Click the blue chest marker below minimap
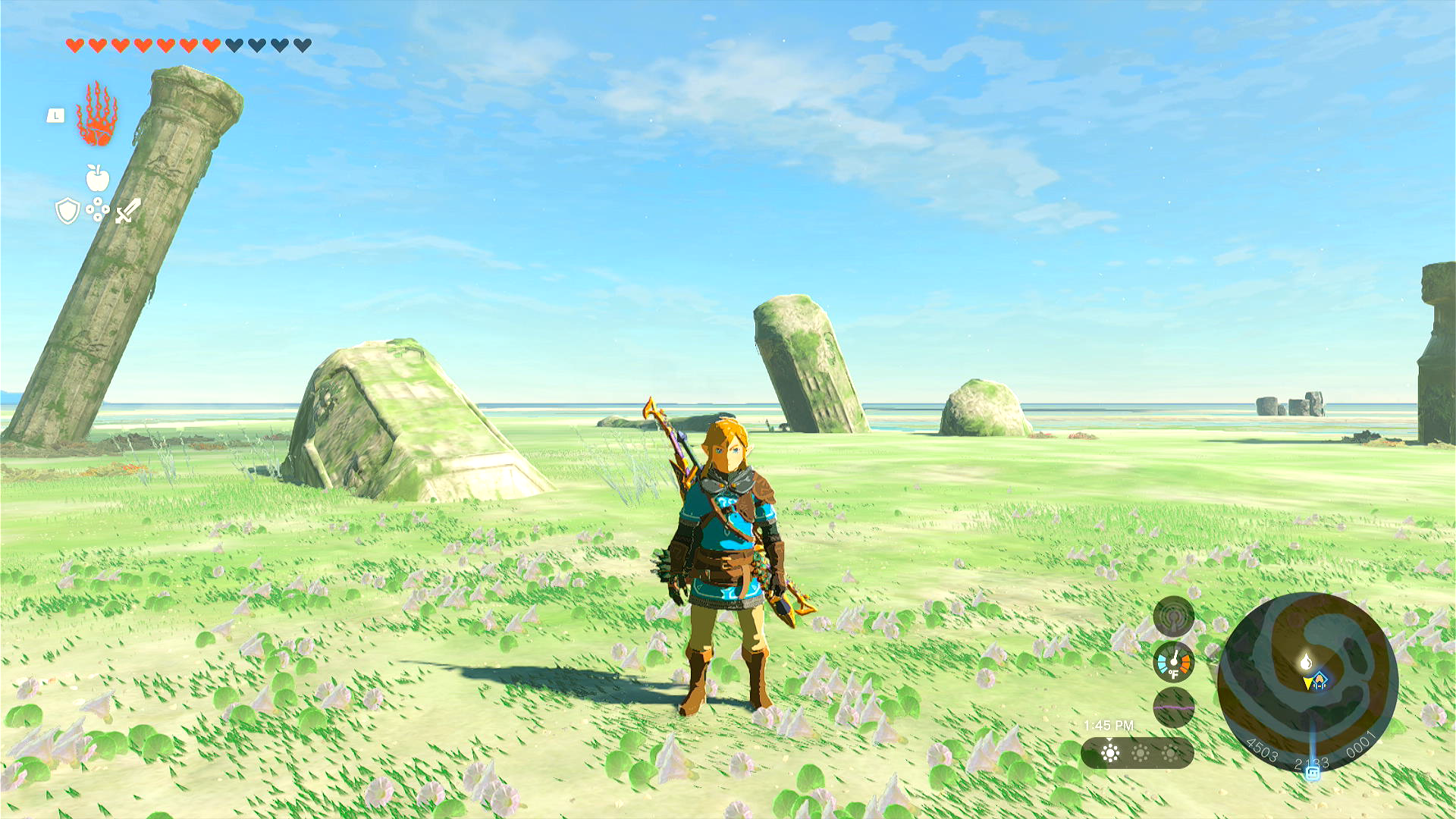Viewport: 1456px width, 819px height. [x=1313, y=772]
